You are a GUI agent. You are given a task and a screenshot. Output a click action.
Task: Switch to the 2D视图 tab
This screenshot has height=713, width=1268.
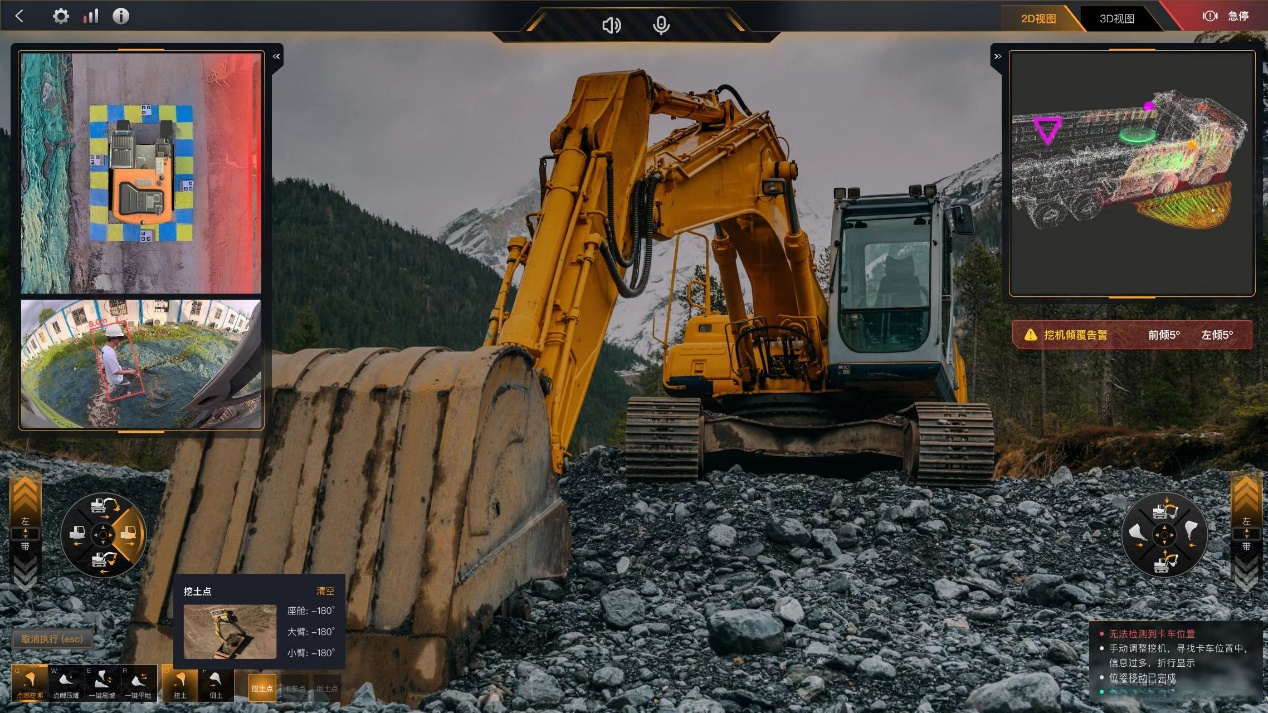click(x=1038, y=18)
